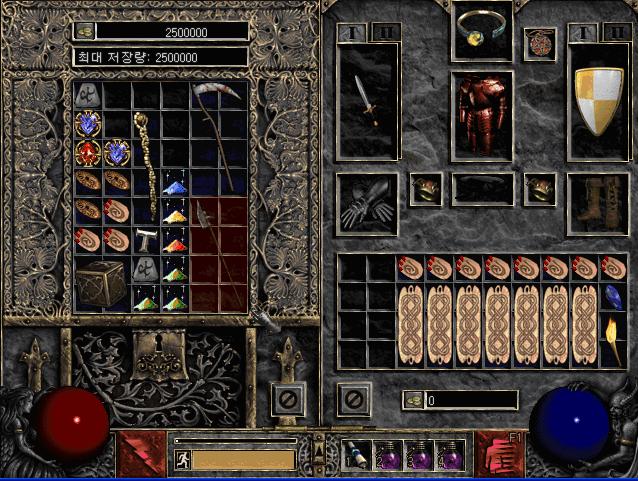
Task: Select the blue jewel in the inventory
Action: coord(612,297)
